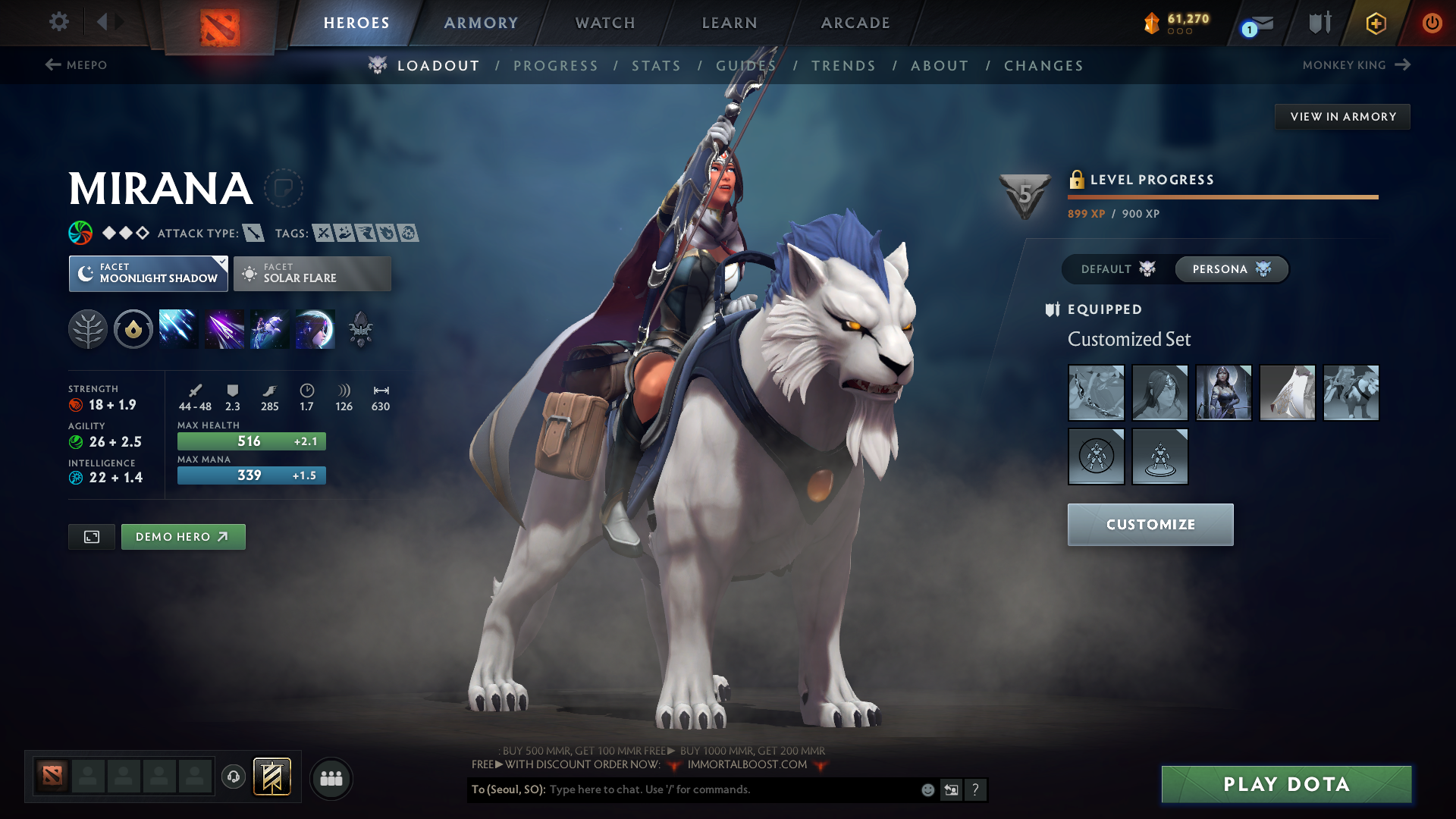Open the settings gear icon
The height and width of the screenshot is (819, 1456).
(x=58, y=22)
